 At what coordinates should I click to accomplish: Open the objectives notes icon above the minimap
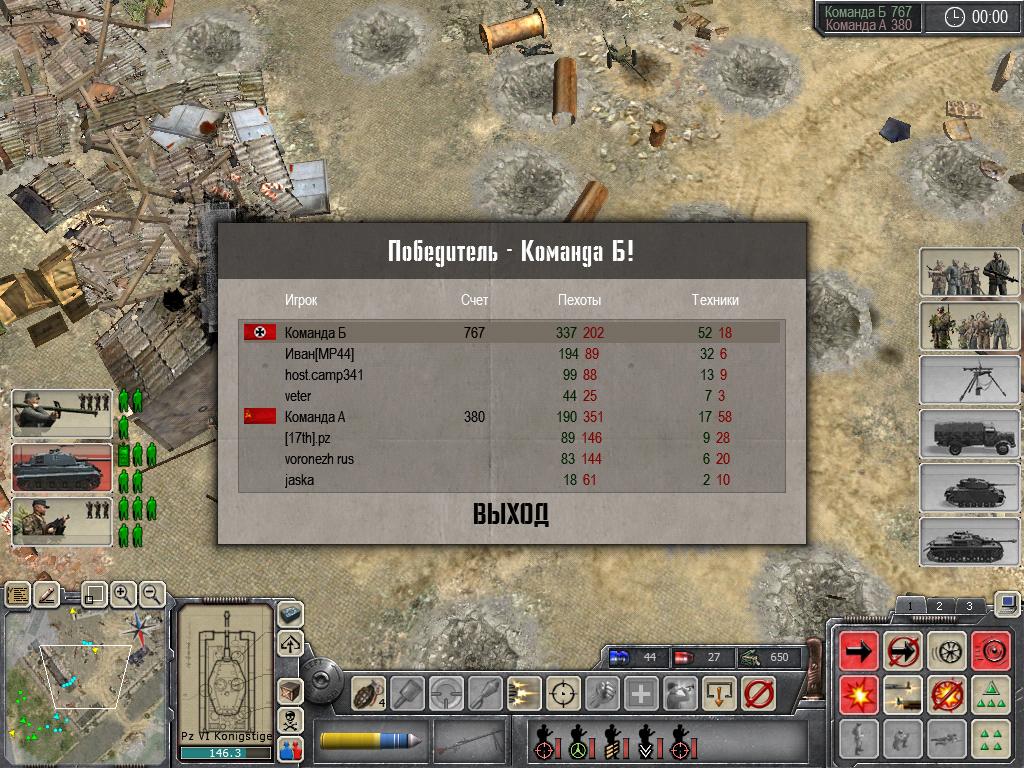click(18, 595)
